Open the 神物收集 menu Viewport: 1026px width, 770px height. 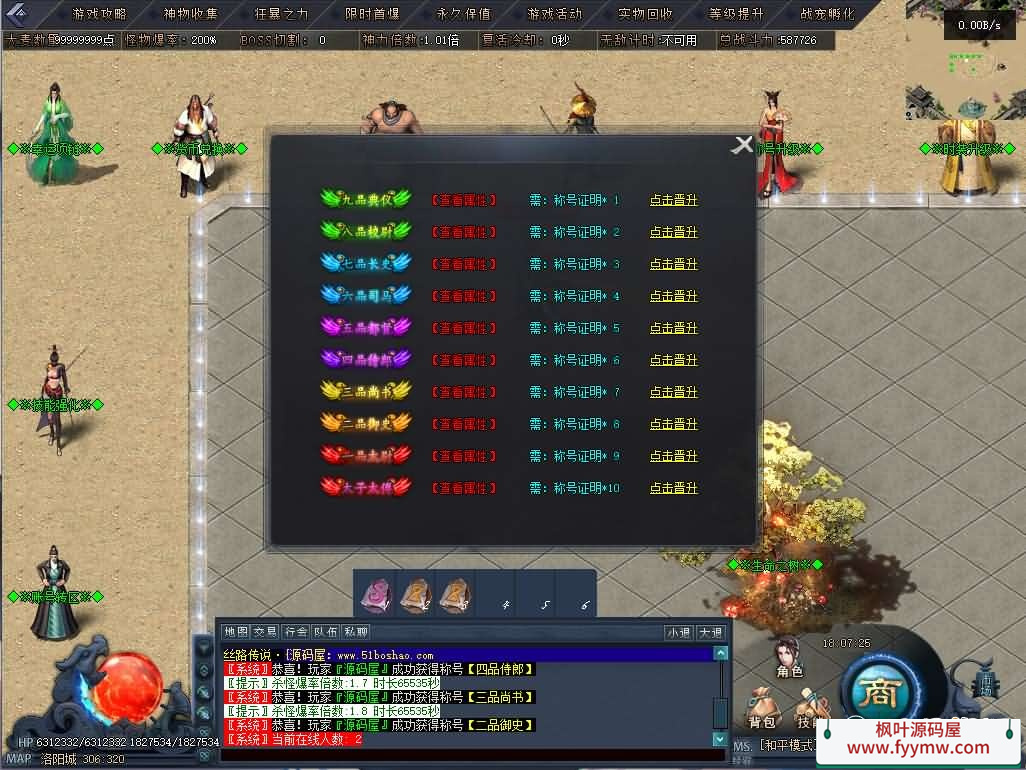(x=191, y=14)
